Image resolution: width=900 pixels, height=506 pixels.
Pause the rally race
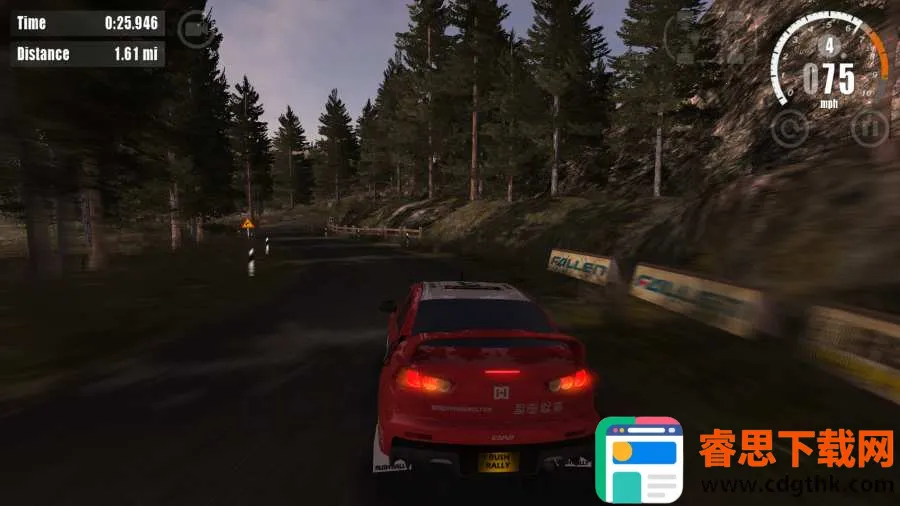coord(868,128)
